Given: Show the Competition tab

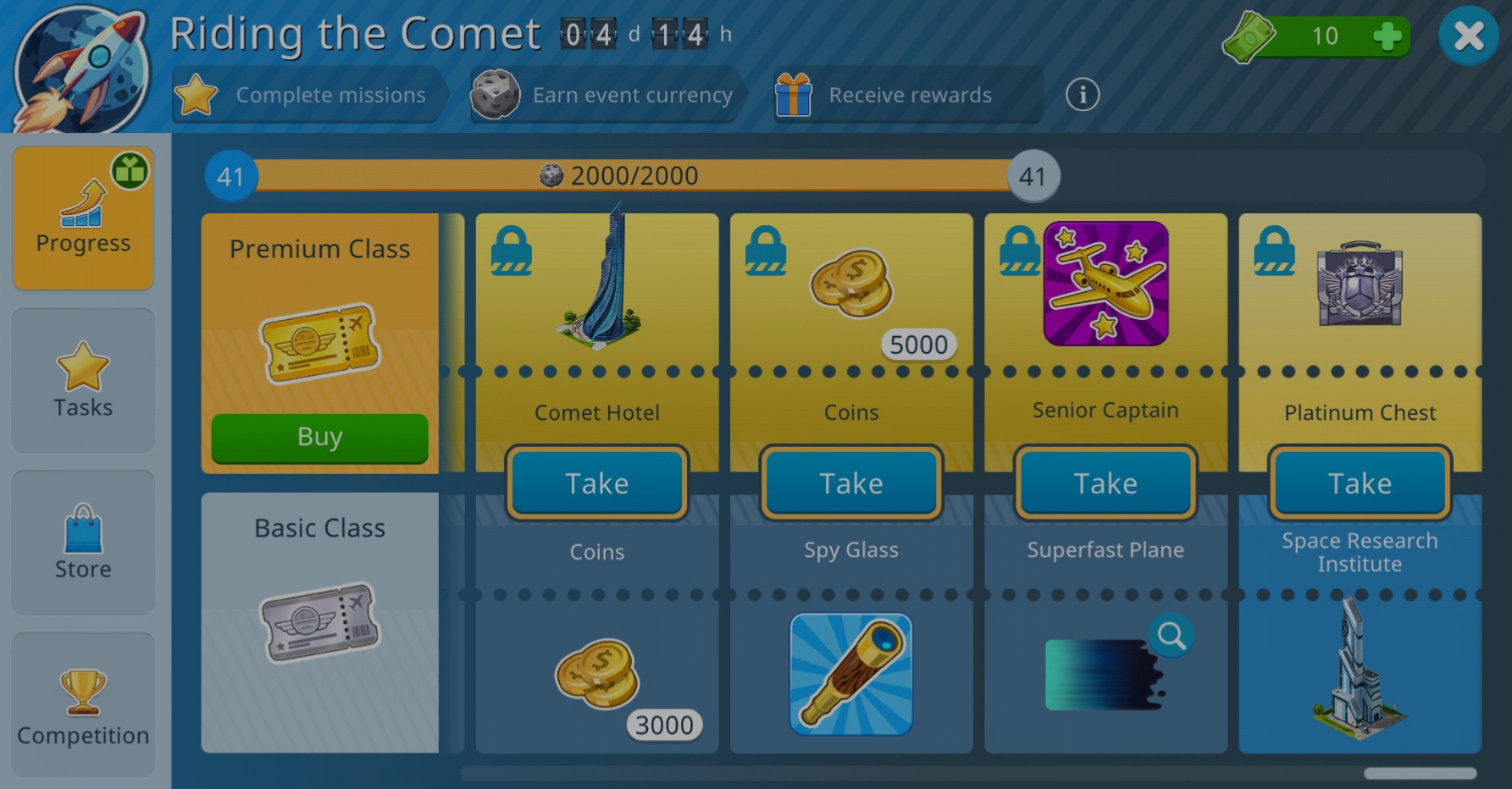Looking at the screenshot, I should (x=83, y=705).
